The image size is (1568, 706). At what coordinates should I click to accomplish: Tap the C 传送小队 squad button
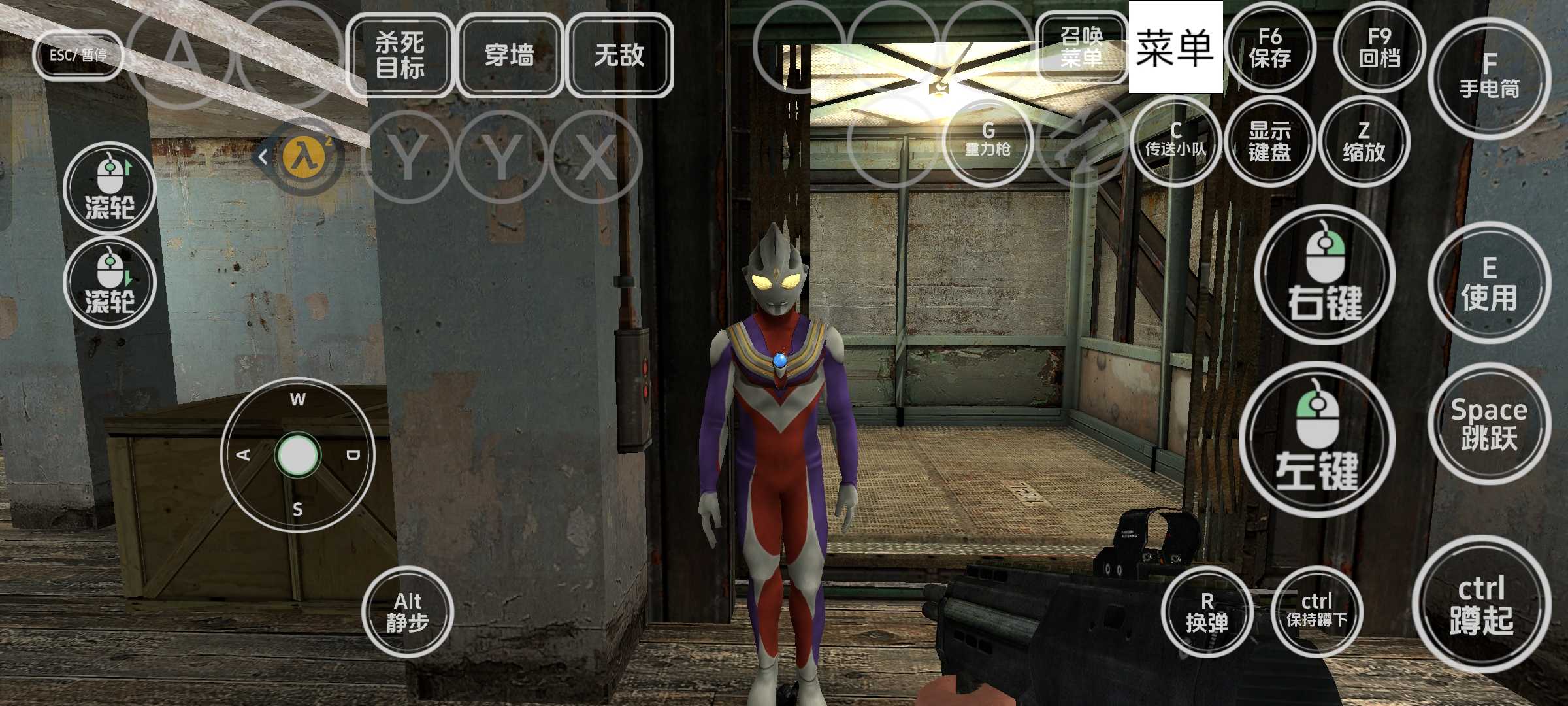click(x=1175, y=141)
